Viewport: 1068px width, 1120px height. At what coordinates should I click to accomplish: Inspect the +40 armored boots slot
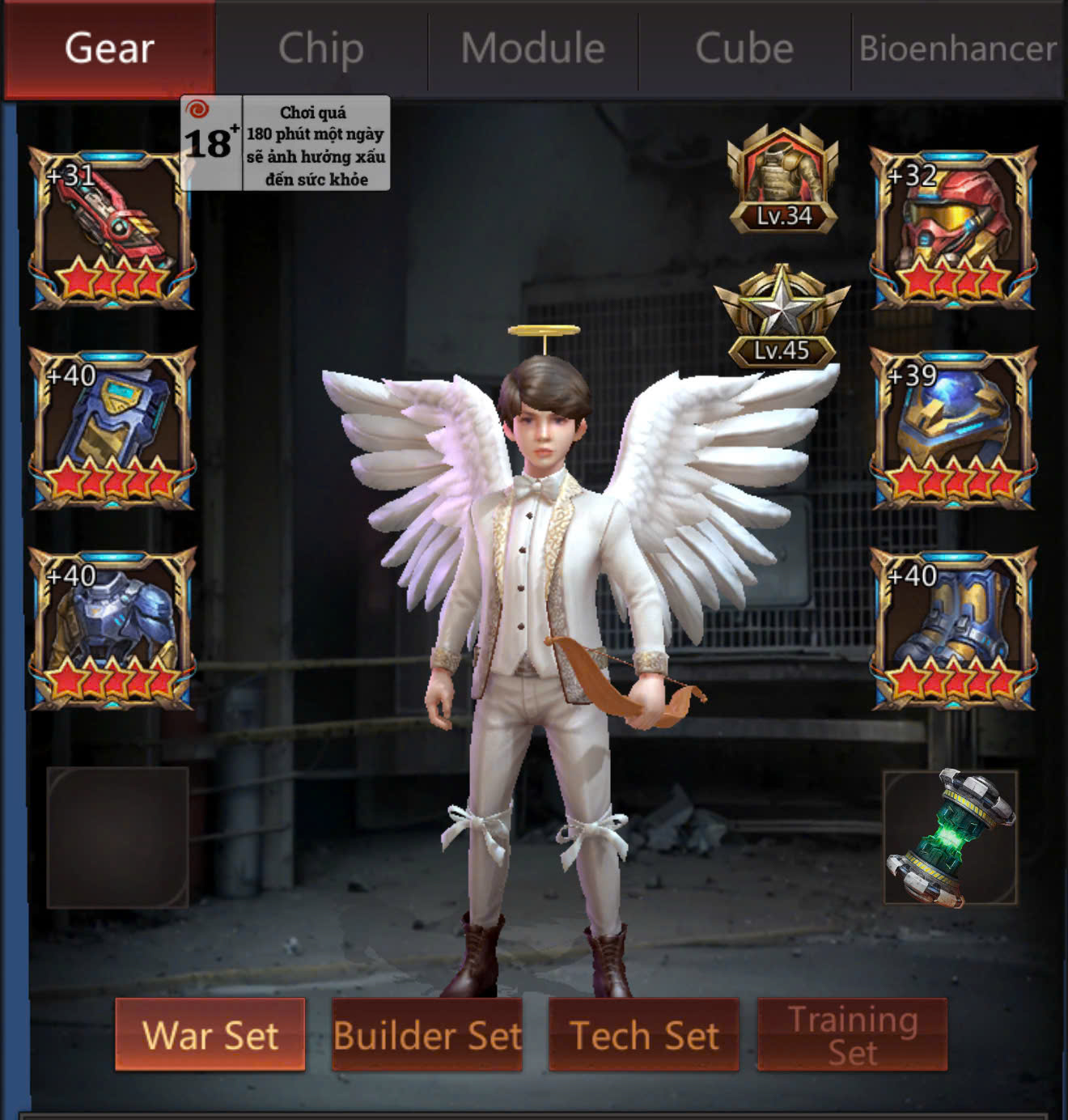953,629
